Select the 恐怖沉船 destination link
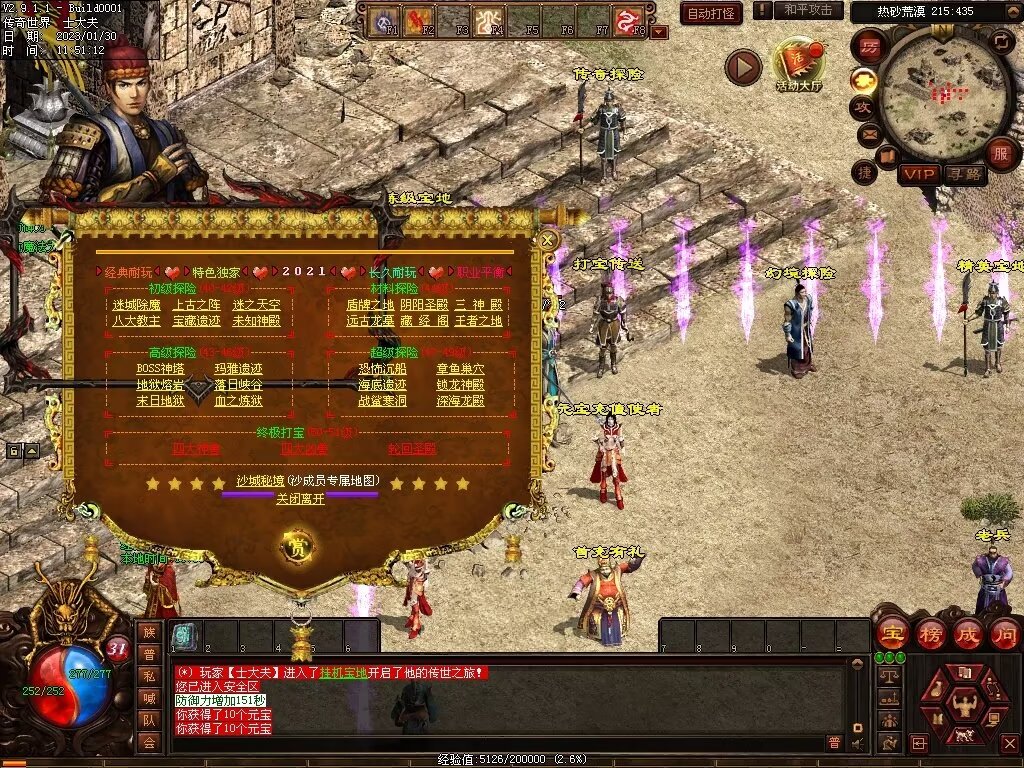This screenshot has height=768, width=1024. point(383,369)
